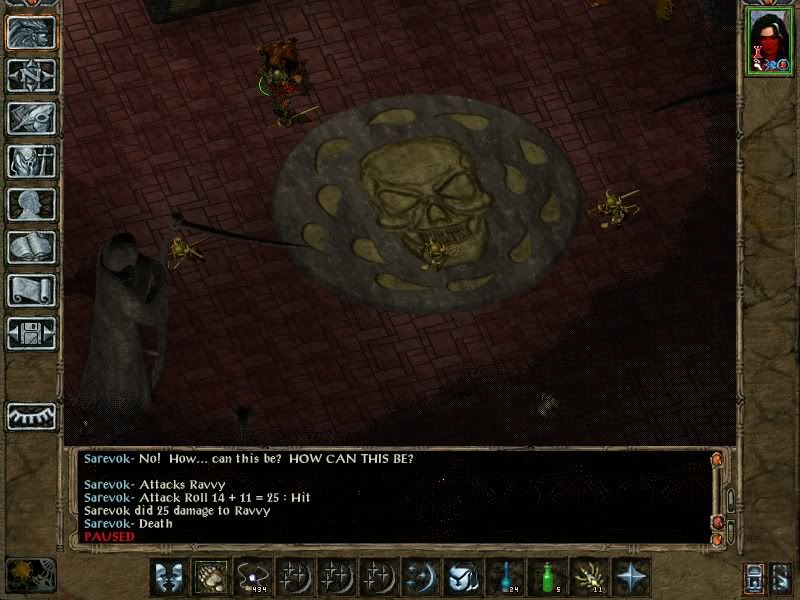Select the character portrait

(x=769, y=42)
